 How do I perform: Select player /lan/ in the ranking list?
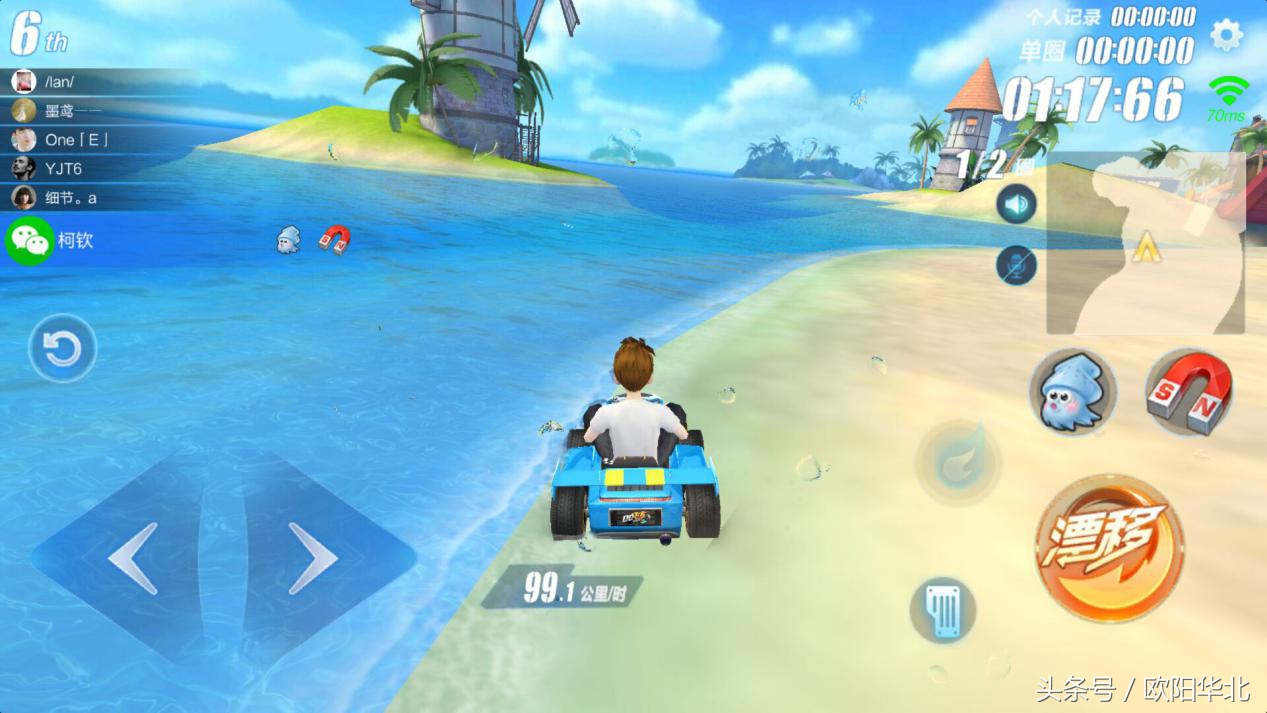click(60, 82)
